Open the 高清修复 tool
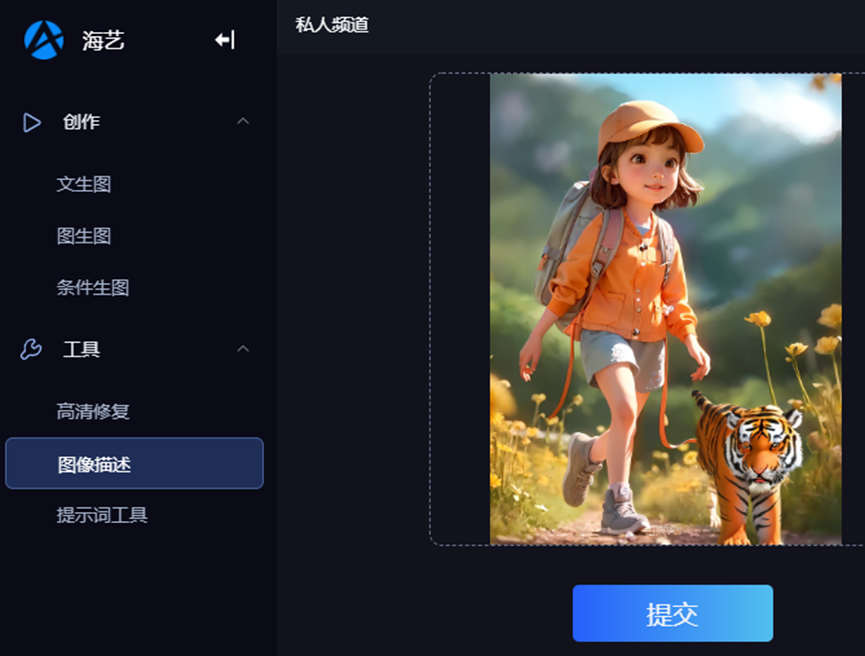Screen dimensions: 865x656 93,411
